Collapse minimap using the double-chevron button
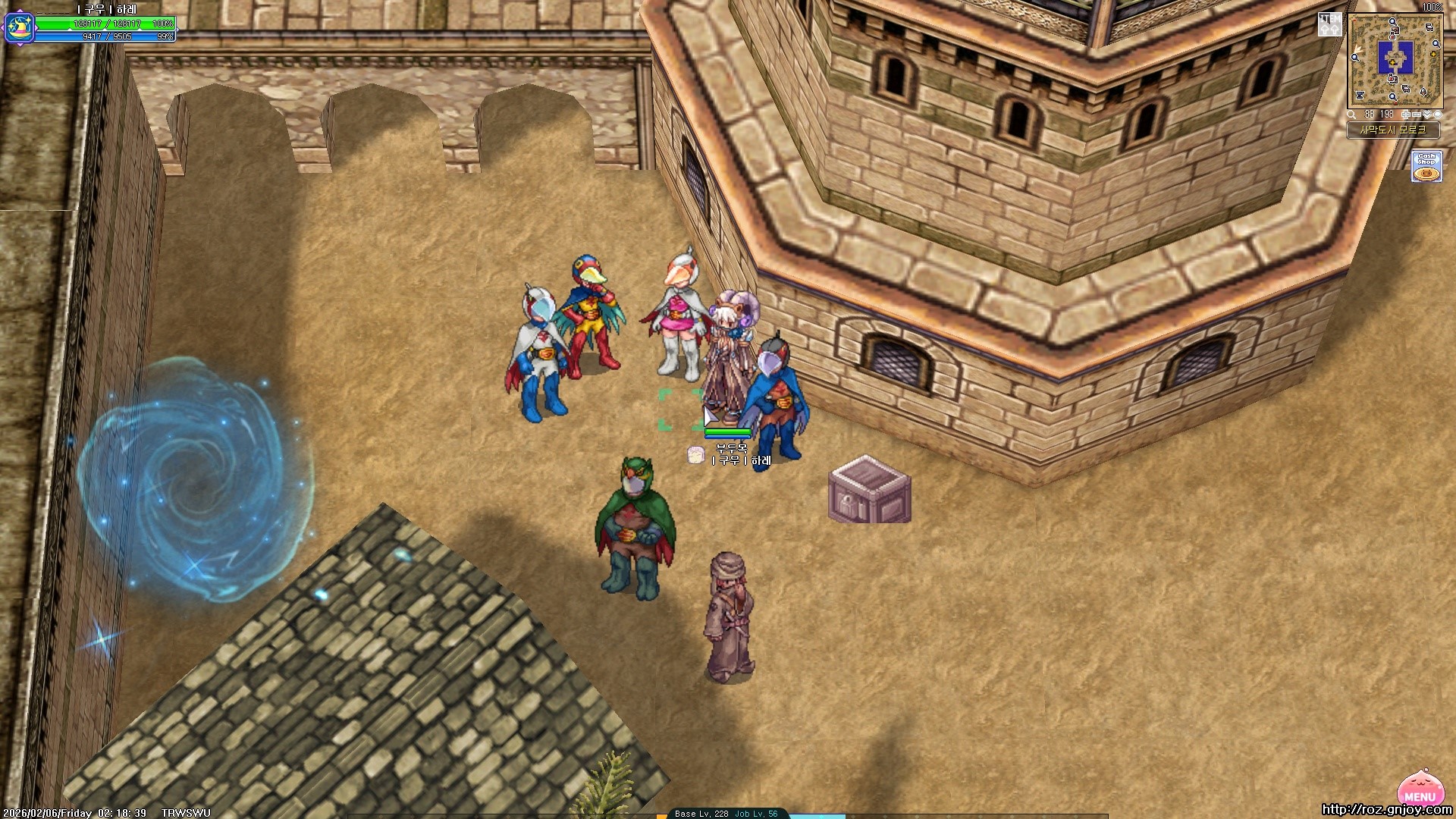Screen dimensions: 1456x819 point(1426,115)
